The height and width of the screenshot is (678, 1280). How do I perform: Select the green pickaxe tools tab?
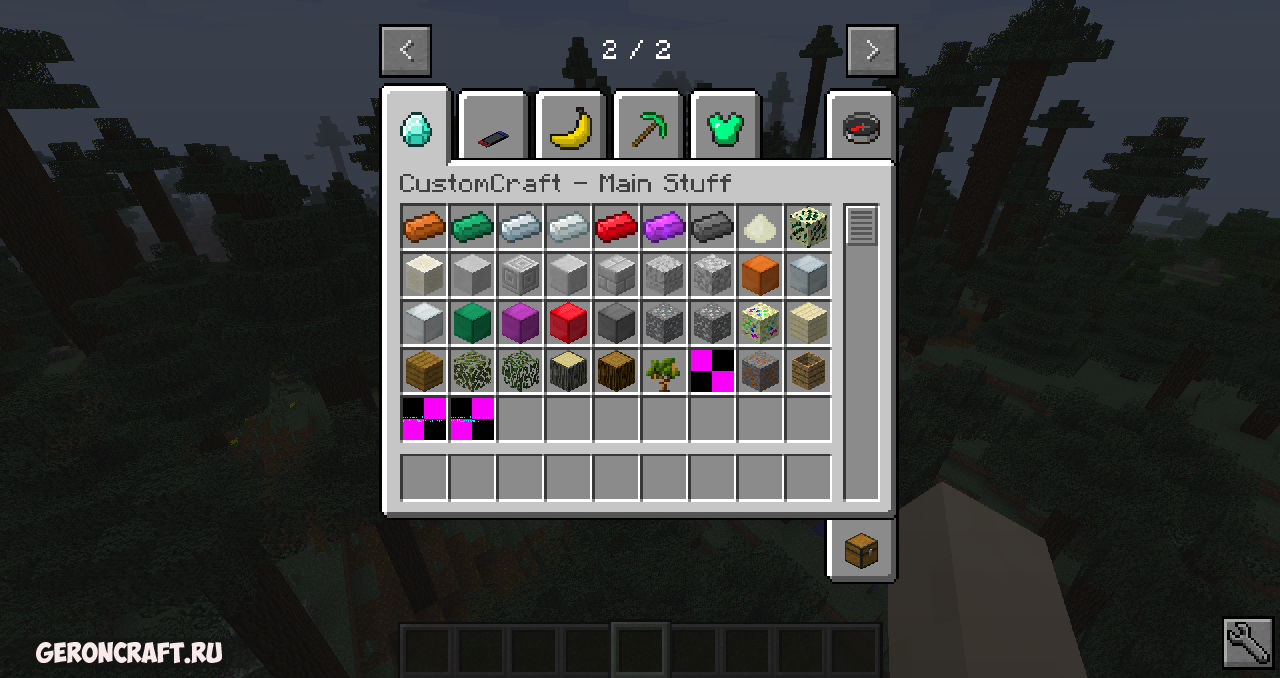click(649, 129)
